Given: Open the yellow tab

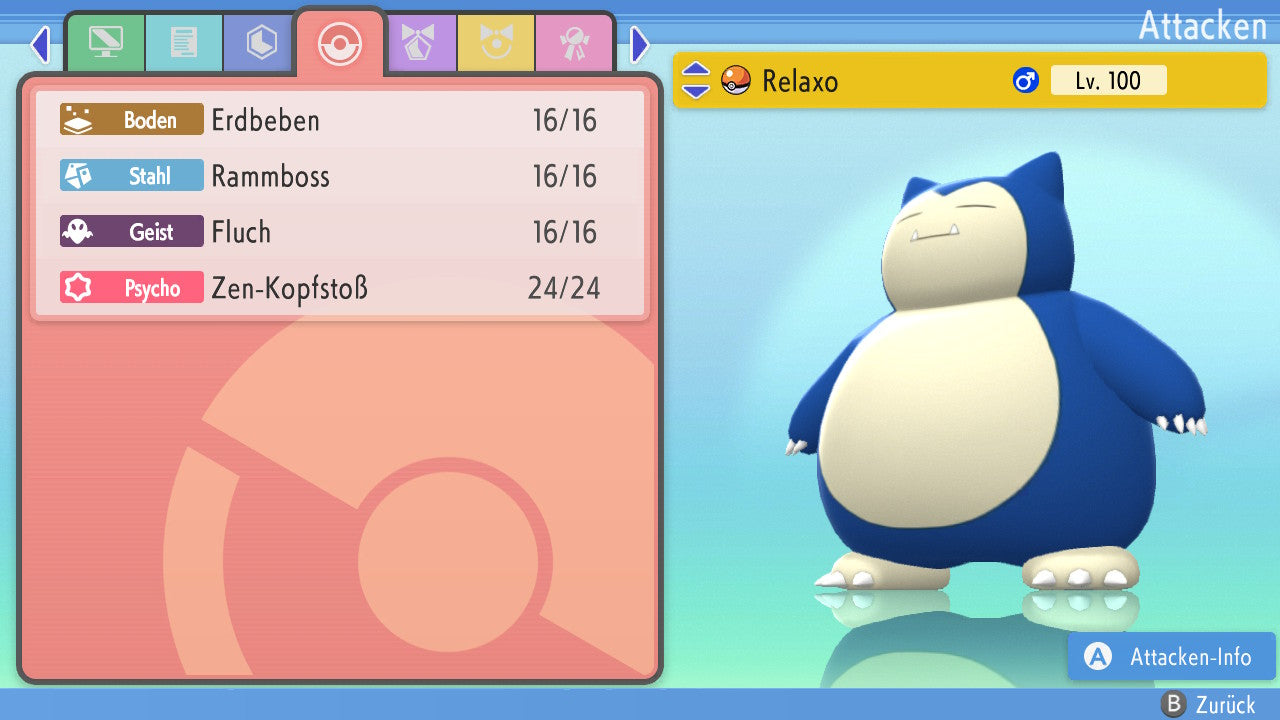Looking at the screenshot, I should [x=496, y=43].
